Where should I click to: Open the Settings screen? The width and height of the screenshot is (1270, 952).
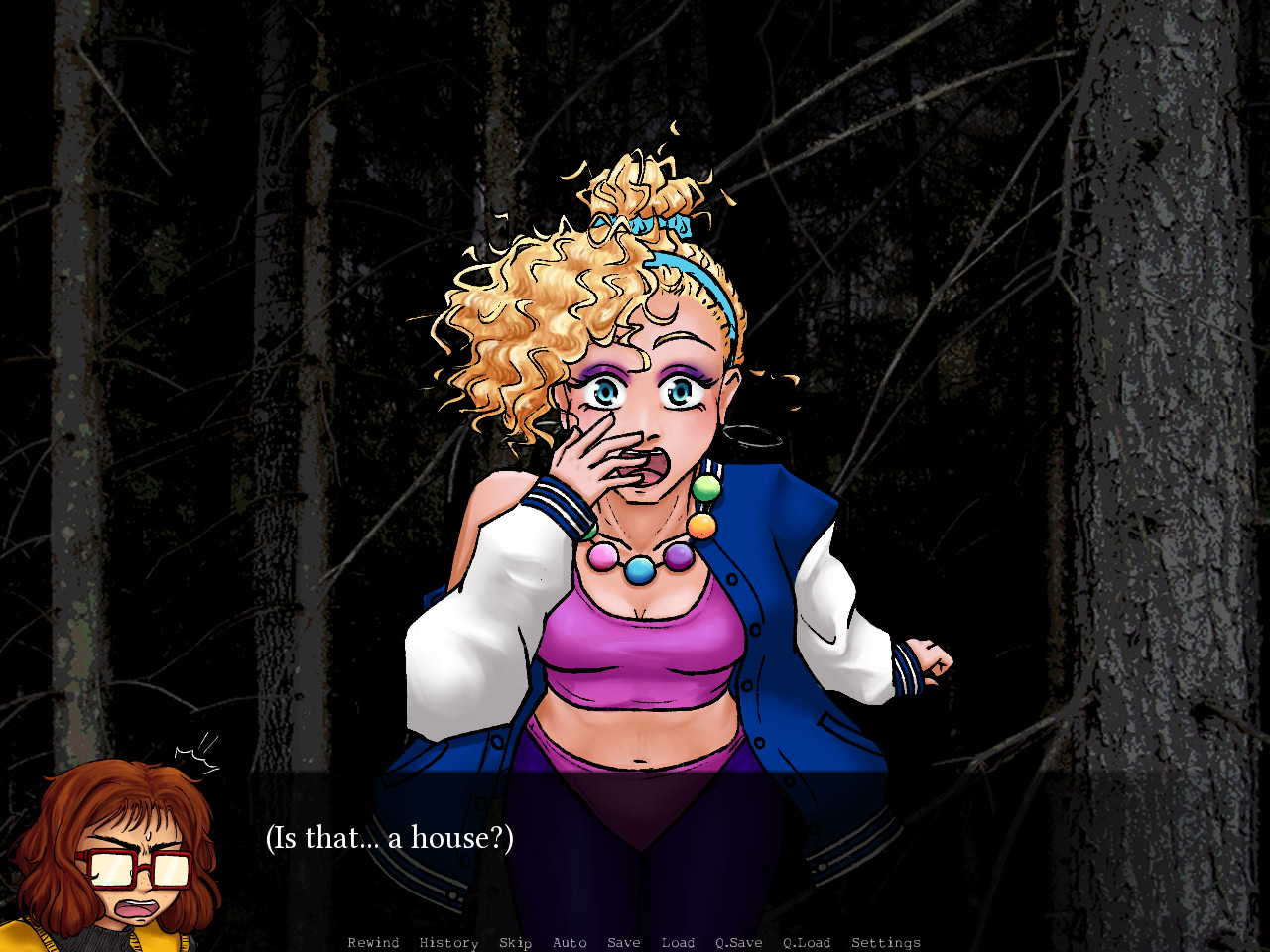[886, 942]
